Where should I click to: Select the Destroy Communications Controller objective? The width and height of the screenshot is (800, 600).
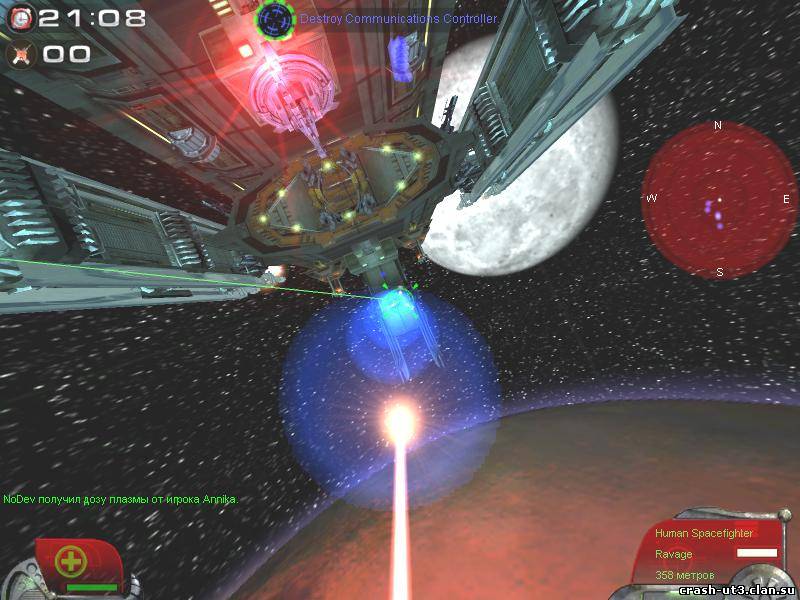click(399, 19)
